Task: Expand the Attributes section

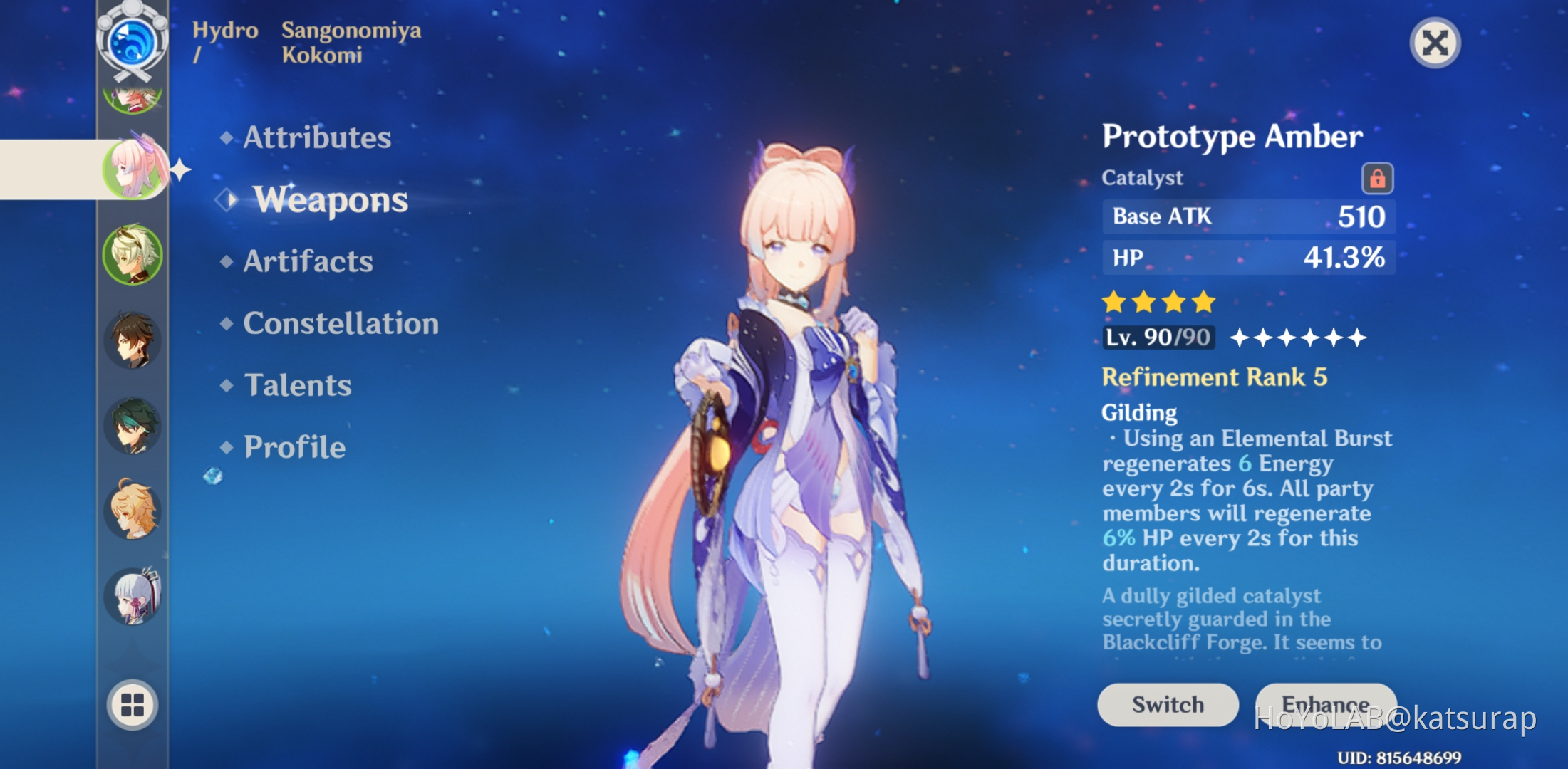Action: pos(316,138)
